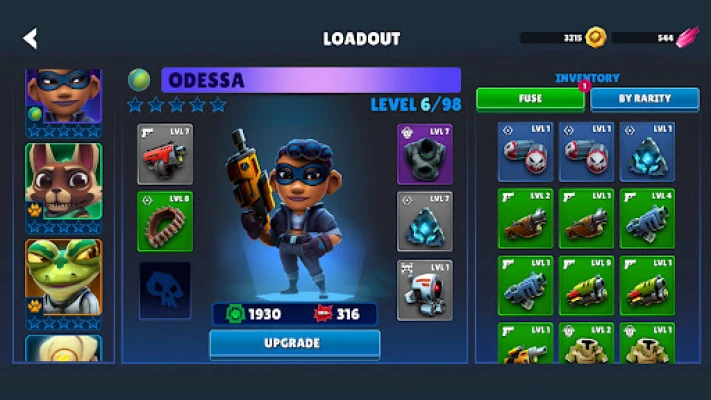
Task: Tap the pink gem currency icon
Action: pyautogui.click(x=688, y=38)
